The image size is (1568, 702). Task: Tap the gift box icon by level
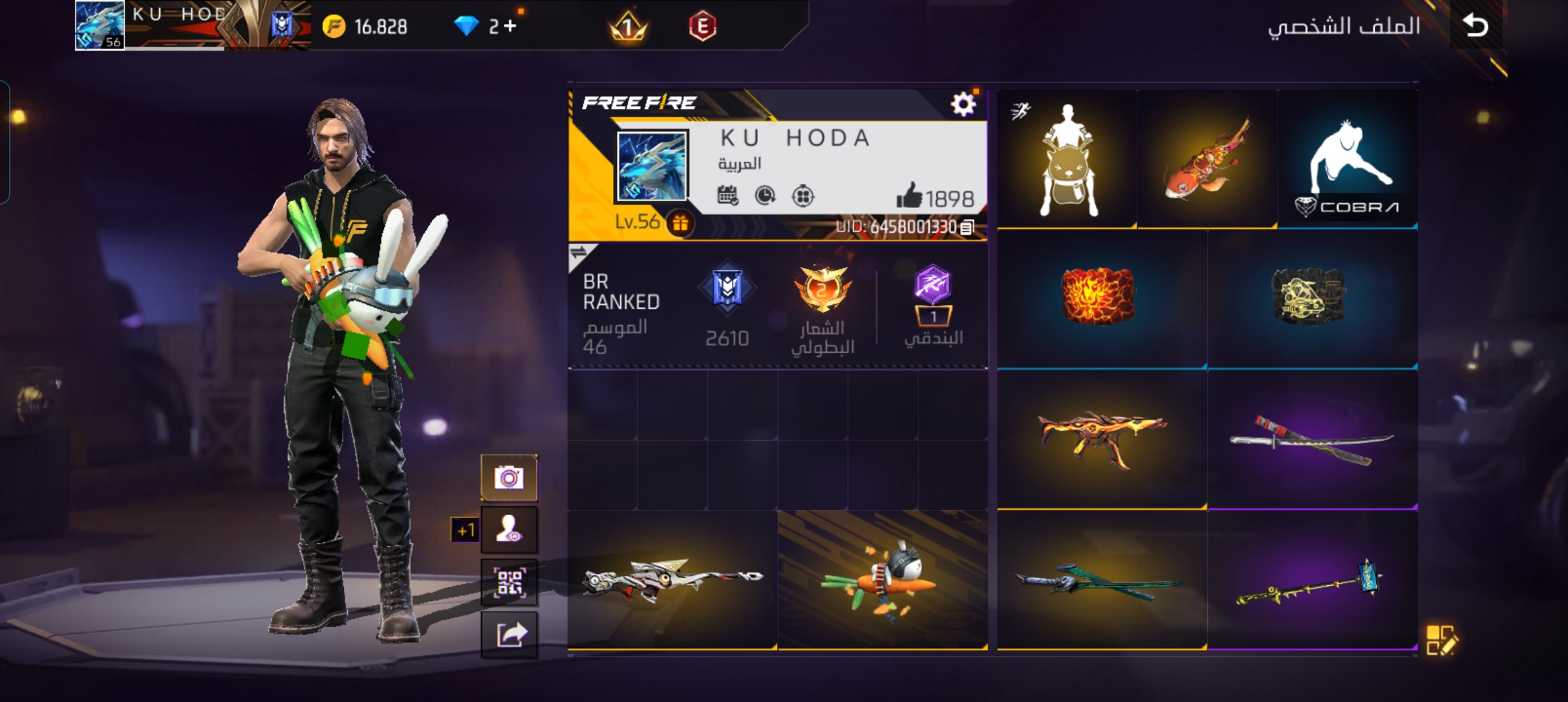click(x=680, y=224)
